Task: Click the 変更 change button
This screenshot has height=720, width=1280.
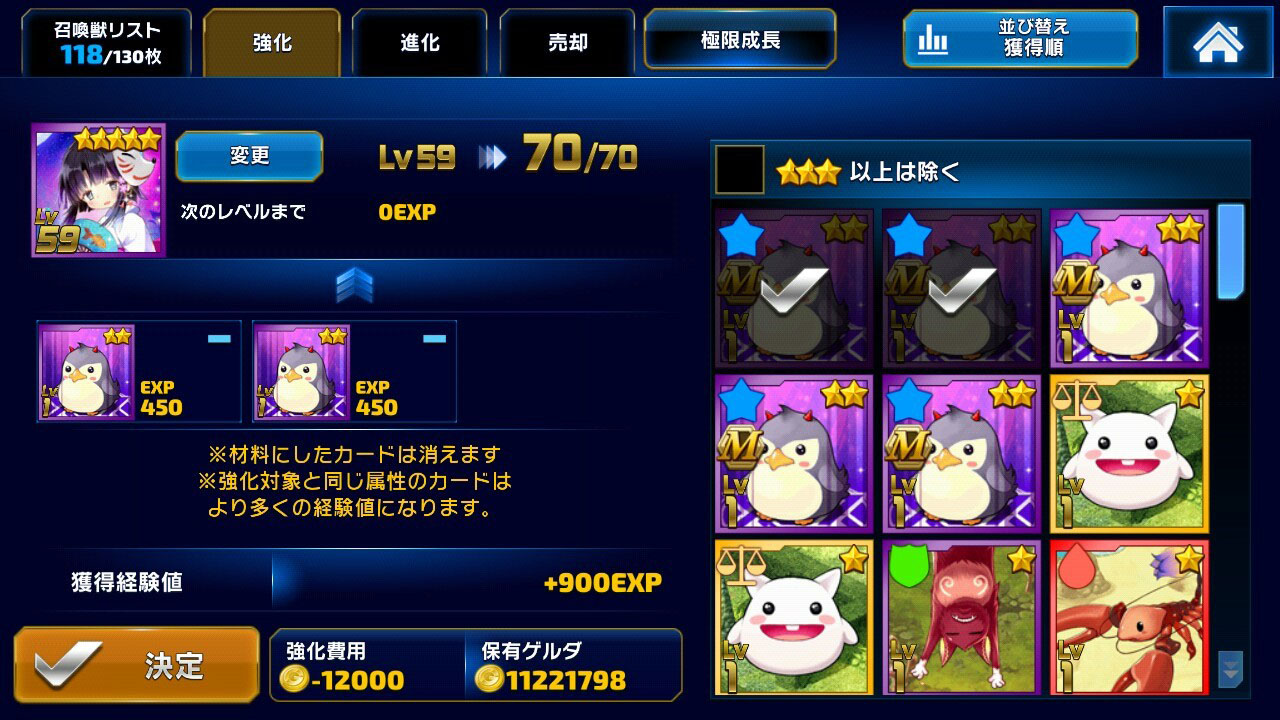Action: [249, 156]
